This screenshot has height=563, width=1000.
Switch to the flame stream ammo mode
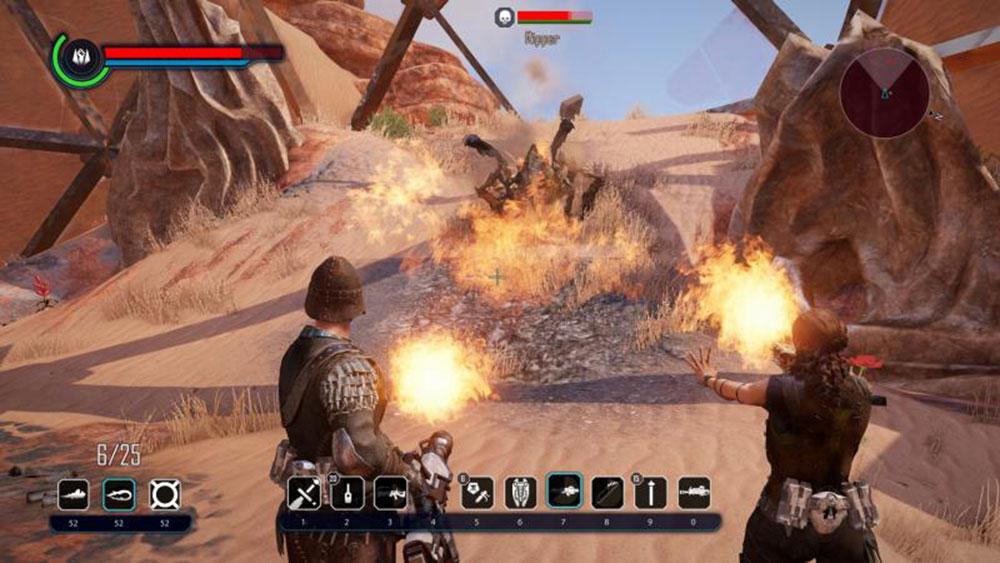click(x=73, y=494)
